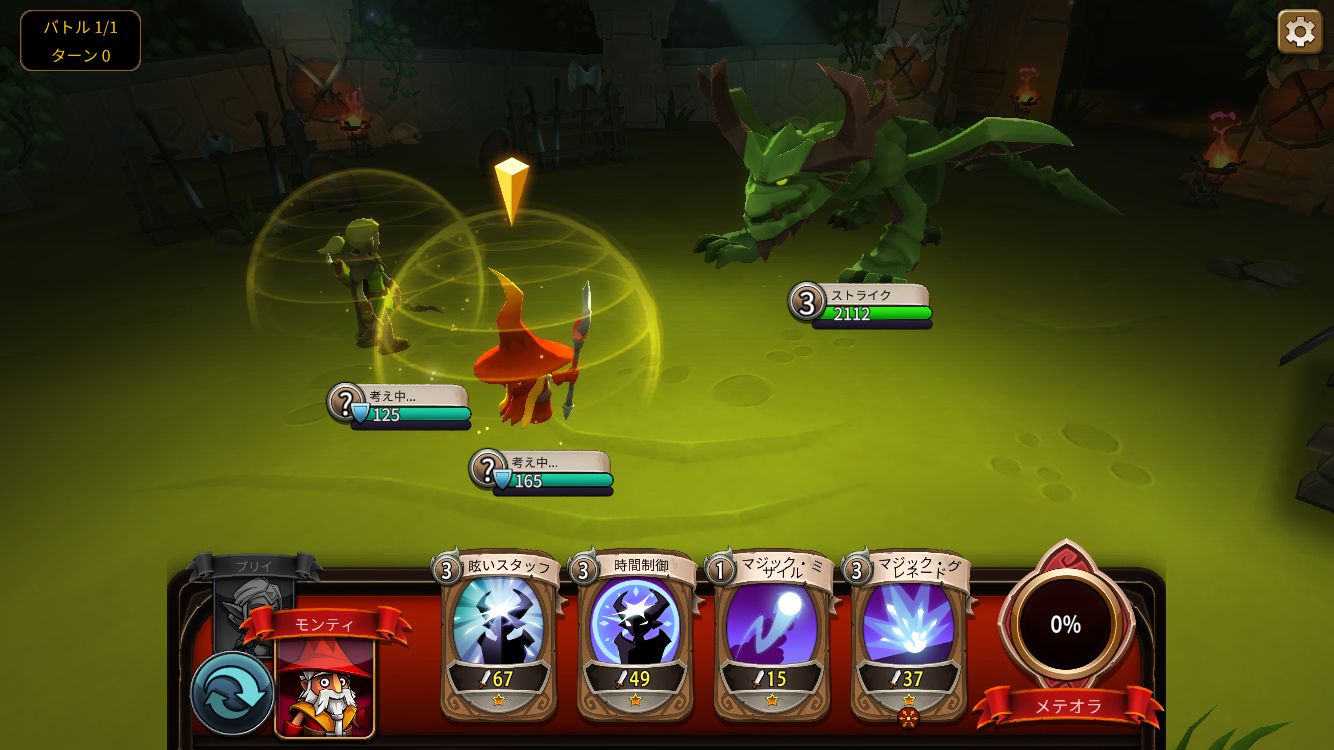The width and height of the screenshot is (1334, 750).
Task: Choose the 時間制御 skill card
Action: [635, 632]
